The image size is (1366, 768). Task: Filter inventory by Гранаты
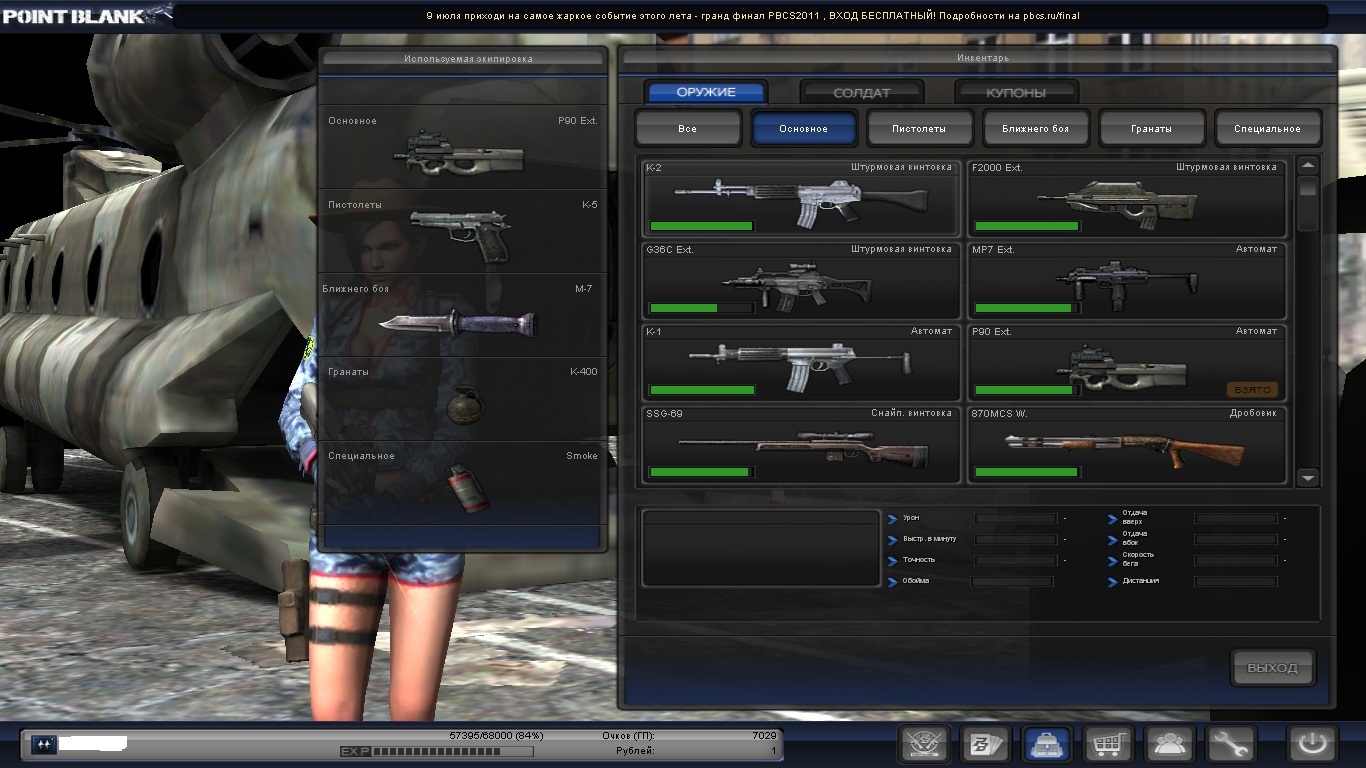[x=1151, y=129]
